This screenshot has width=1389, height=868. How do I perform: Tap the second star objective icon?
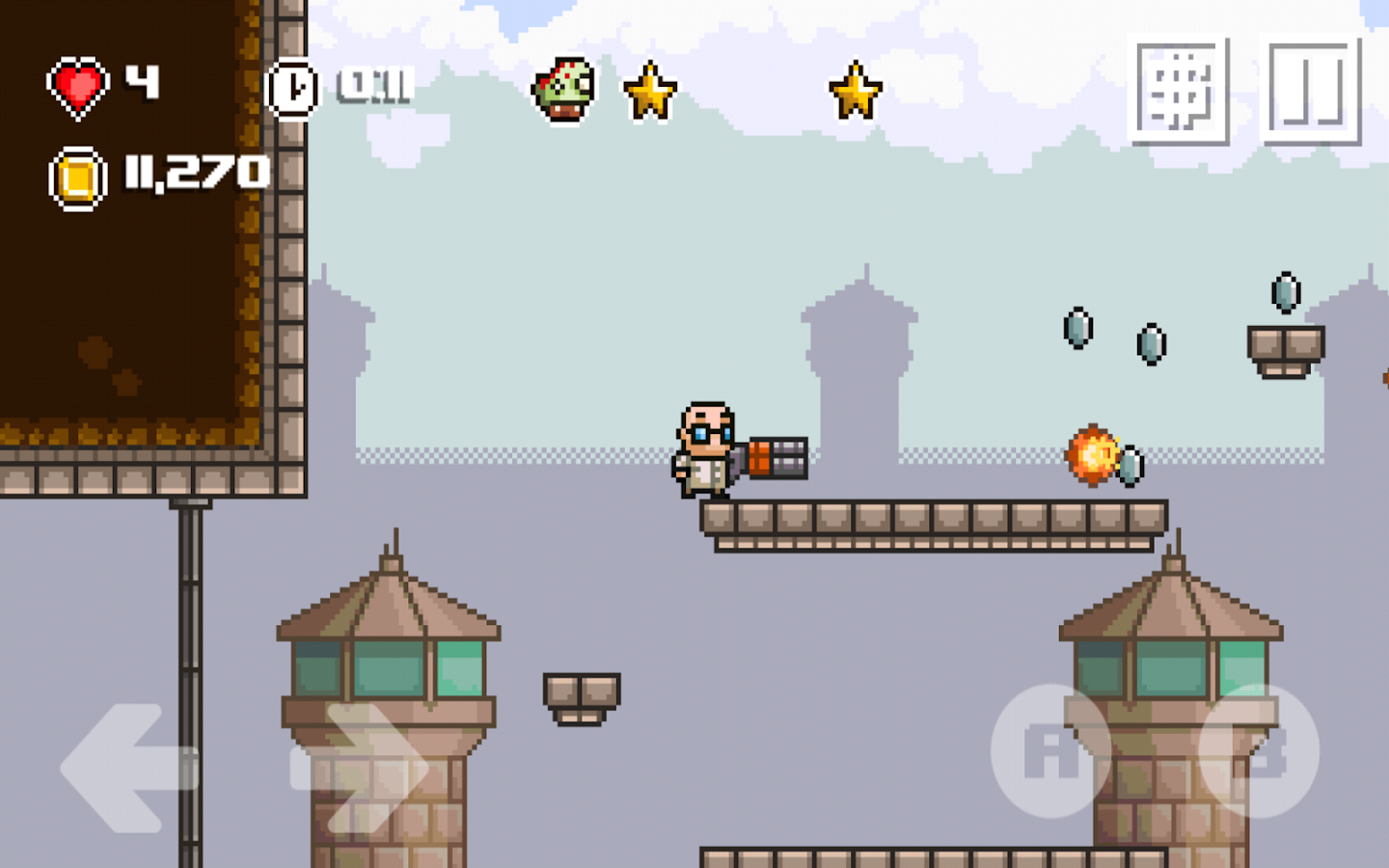855,89
